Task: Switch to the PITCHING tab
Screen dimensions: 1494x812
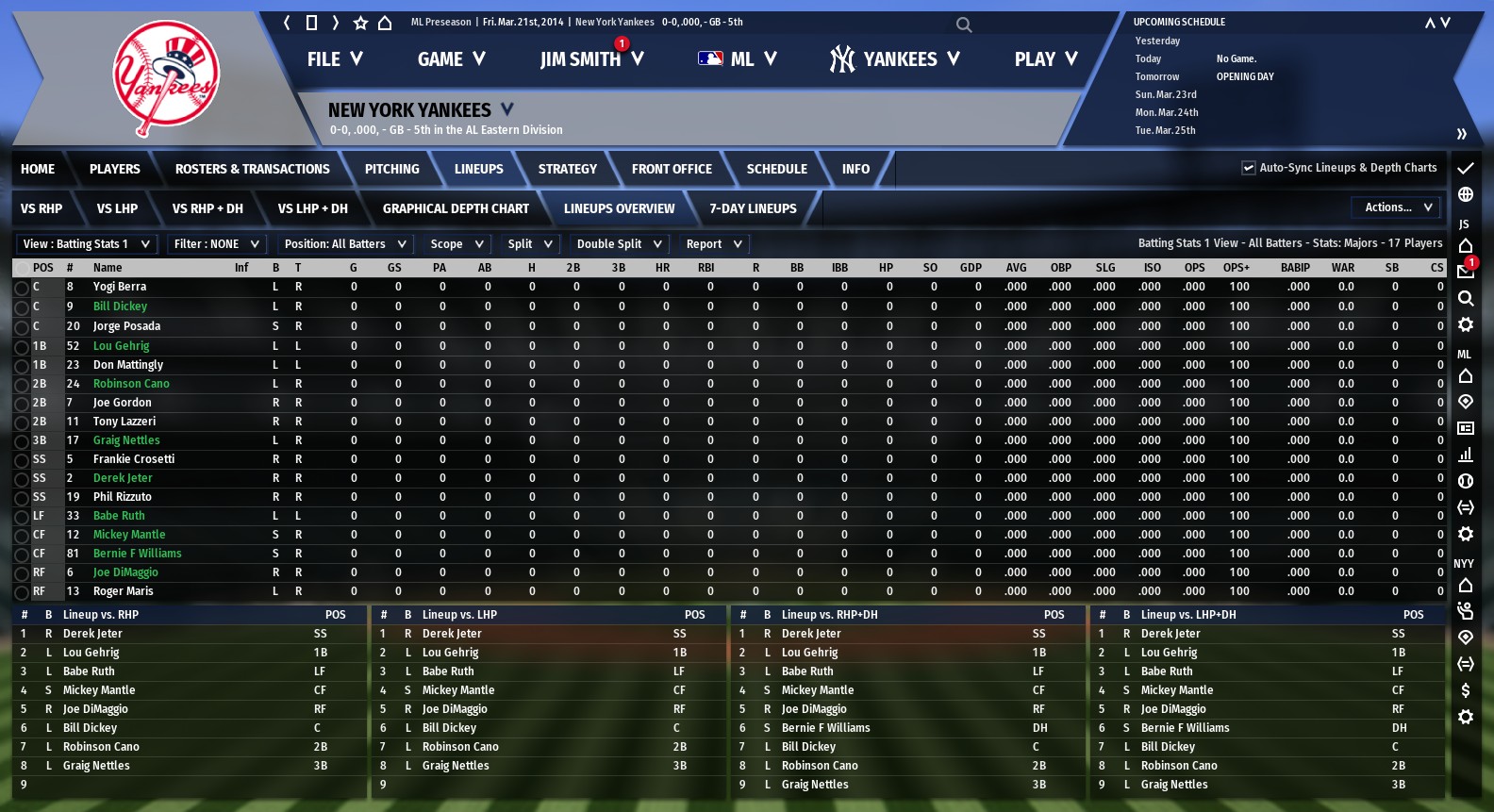Action: tap(391, 169)
